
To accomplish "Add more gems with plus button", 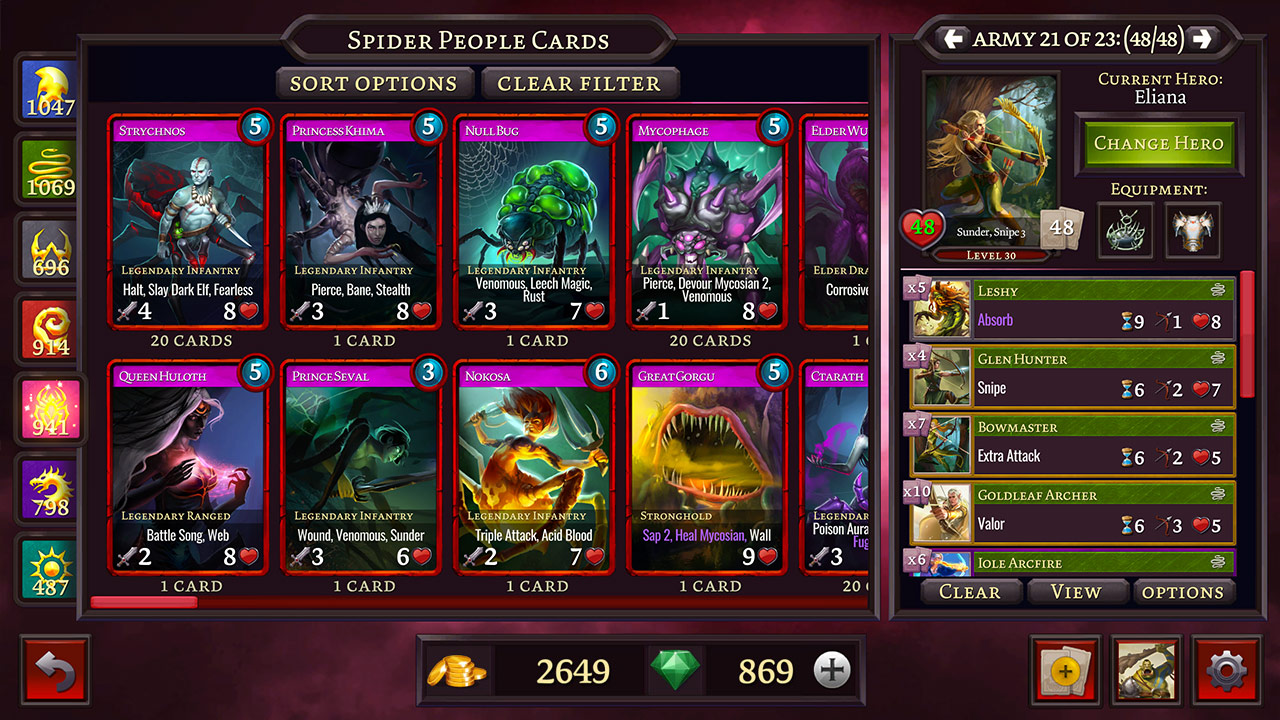I will coord(831,671).
